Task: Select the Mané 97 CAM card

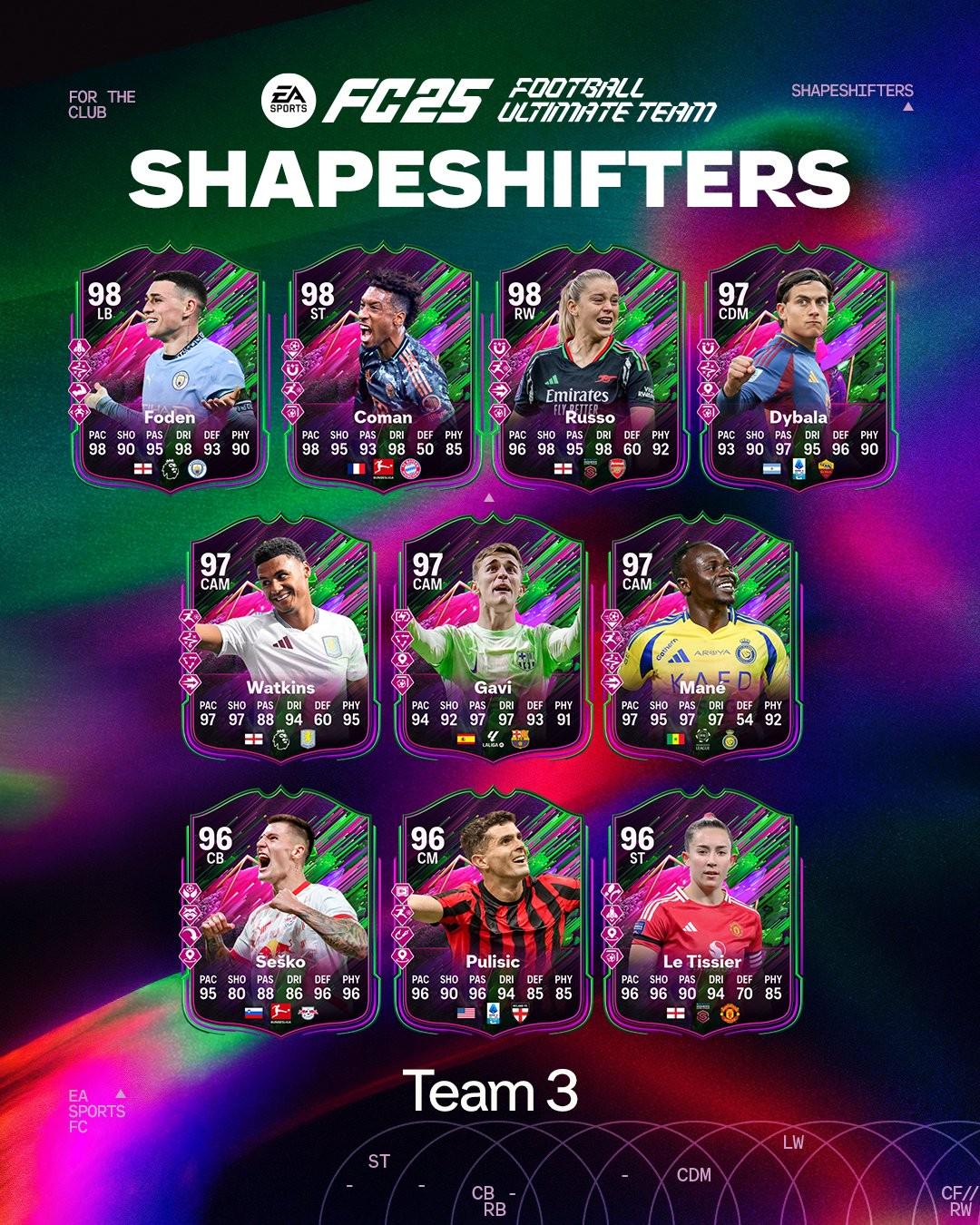Action: click(701, 646)
